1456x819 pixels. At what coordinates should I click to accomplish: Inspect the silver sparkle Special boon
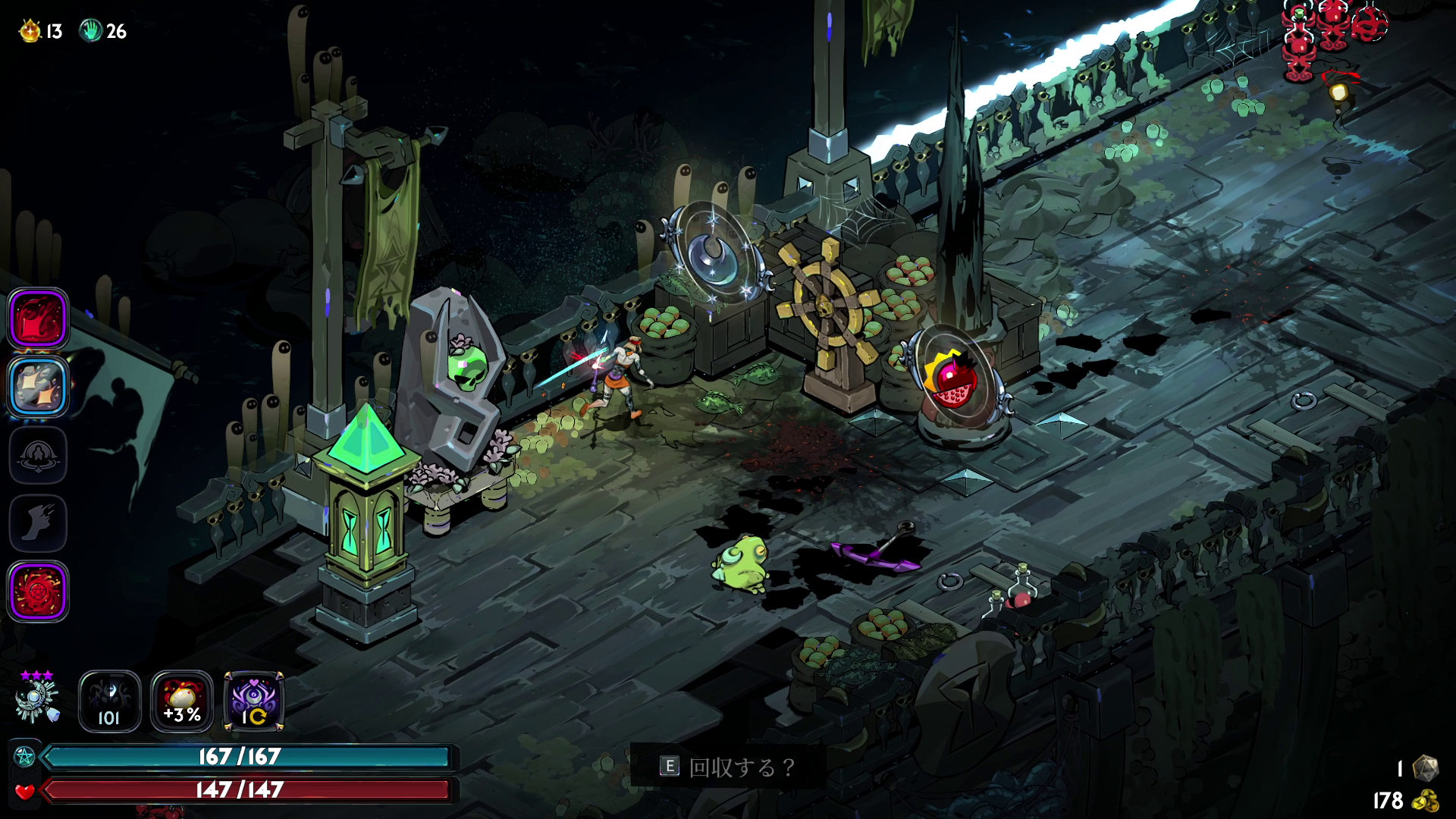pos(38,387)
